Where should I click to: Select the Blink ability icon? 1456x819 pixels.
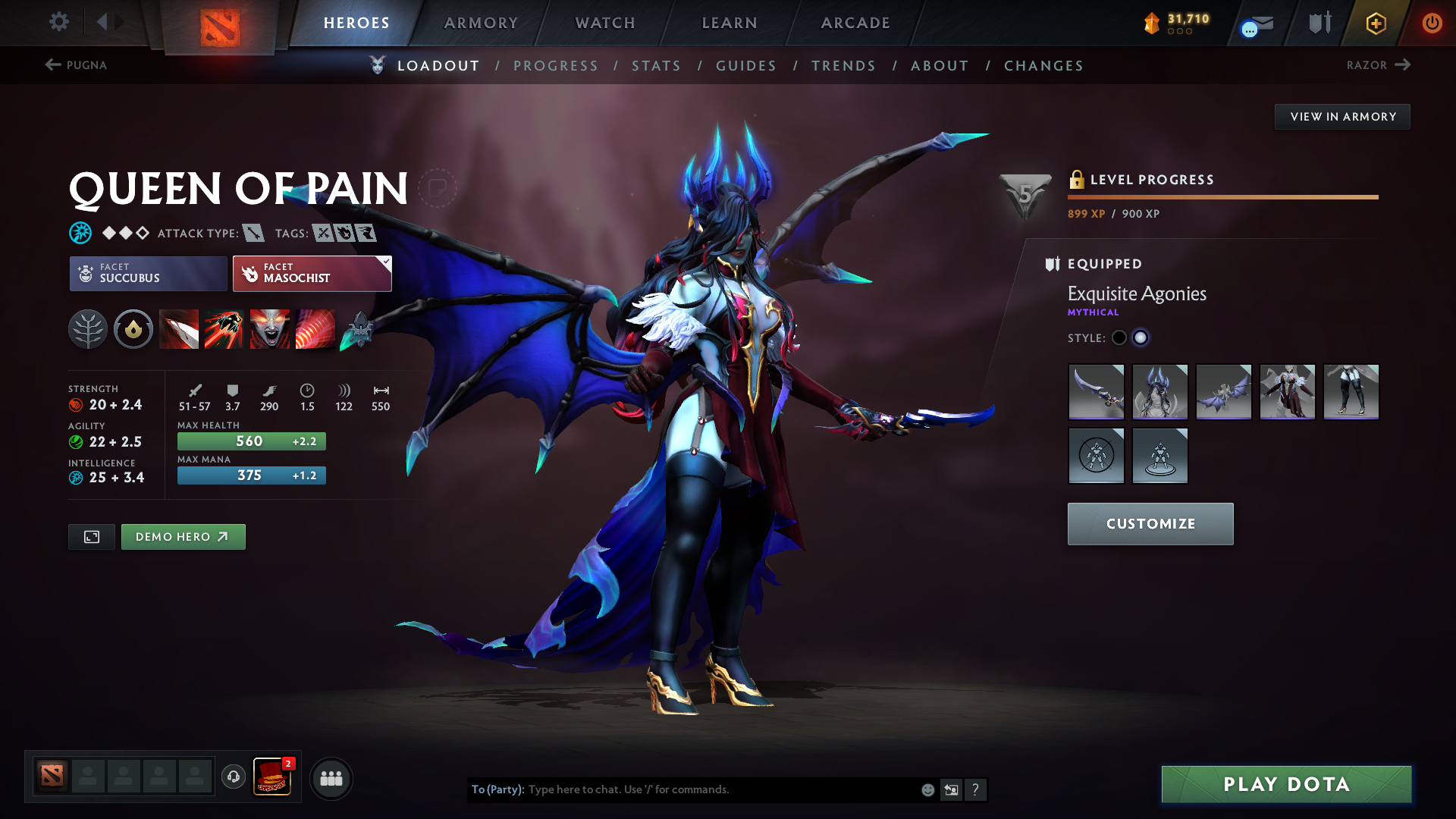coord(224,329)
